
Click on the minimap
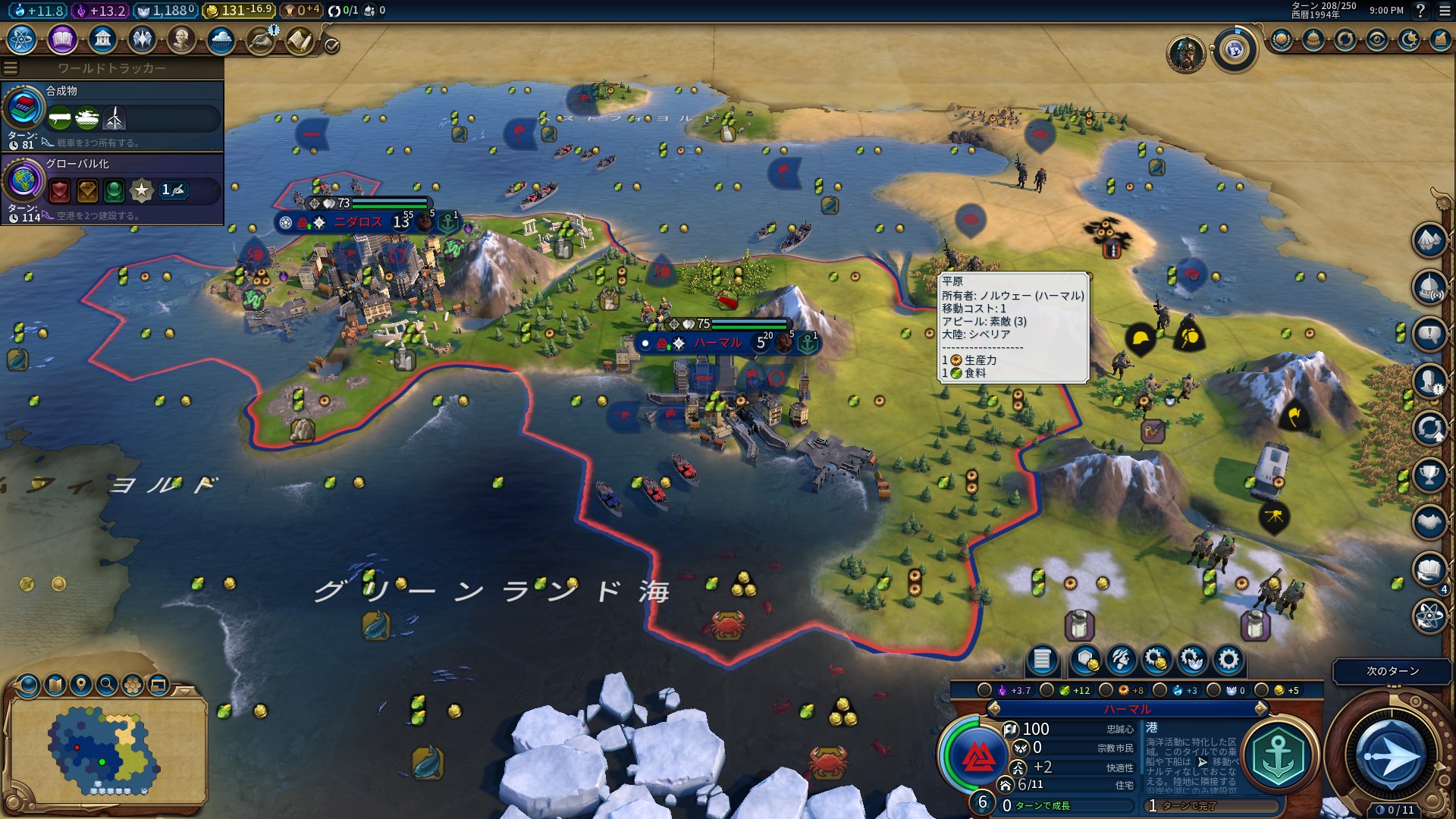coord(106,749)
